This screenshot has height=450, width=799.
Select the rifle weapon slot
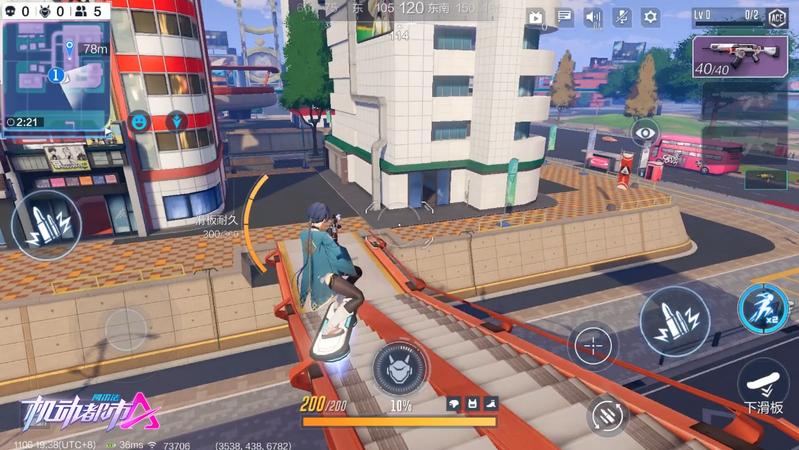coord(744,56)
